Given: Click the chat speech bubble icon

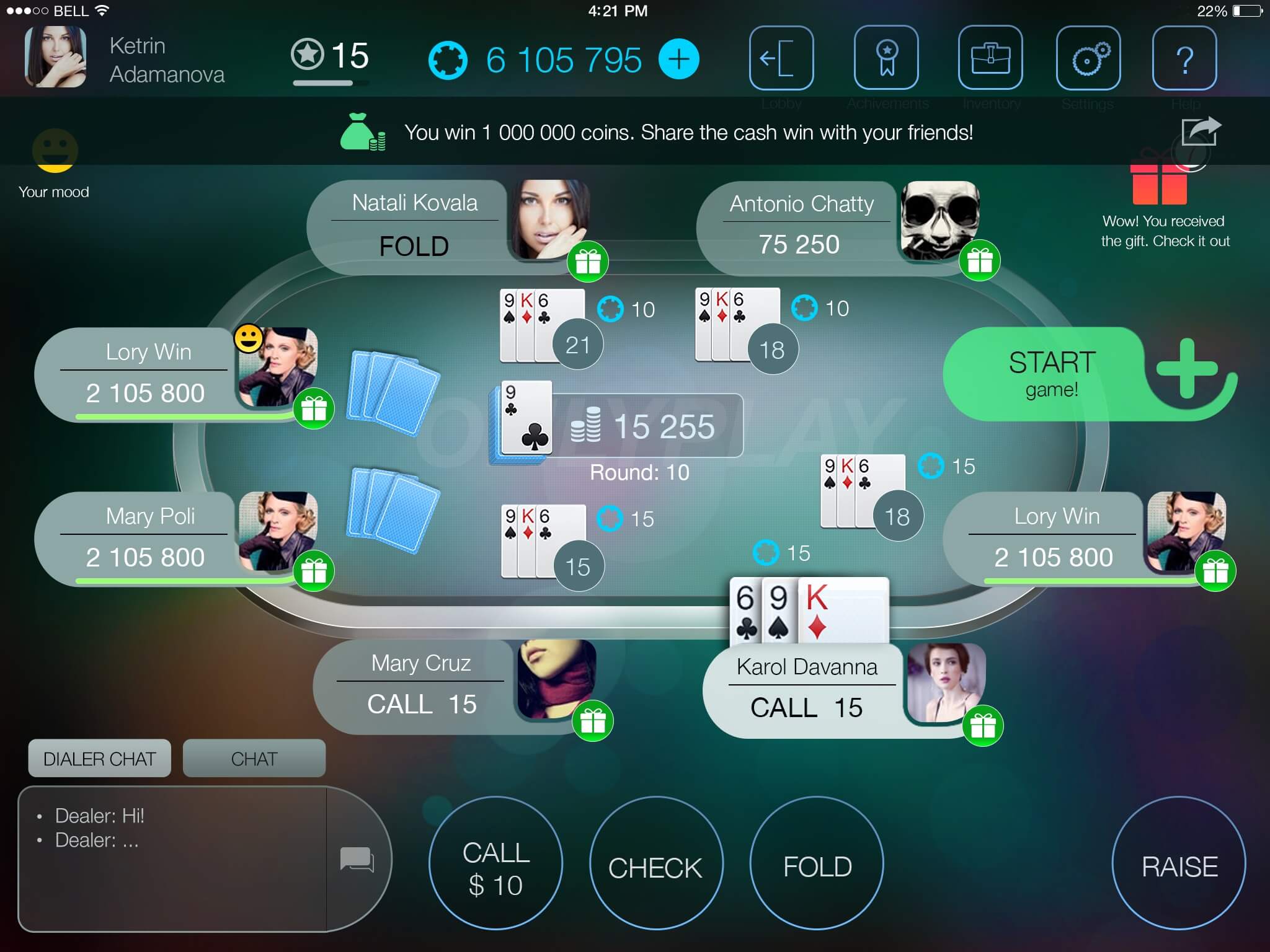Looking at the screenshot, I should click(x=357, y=859).
